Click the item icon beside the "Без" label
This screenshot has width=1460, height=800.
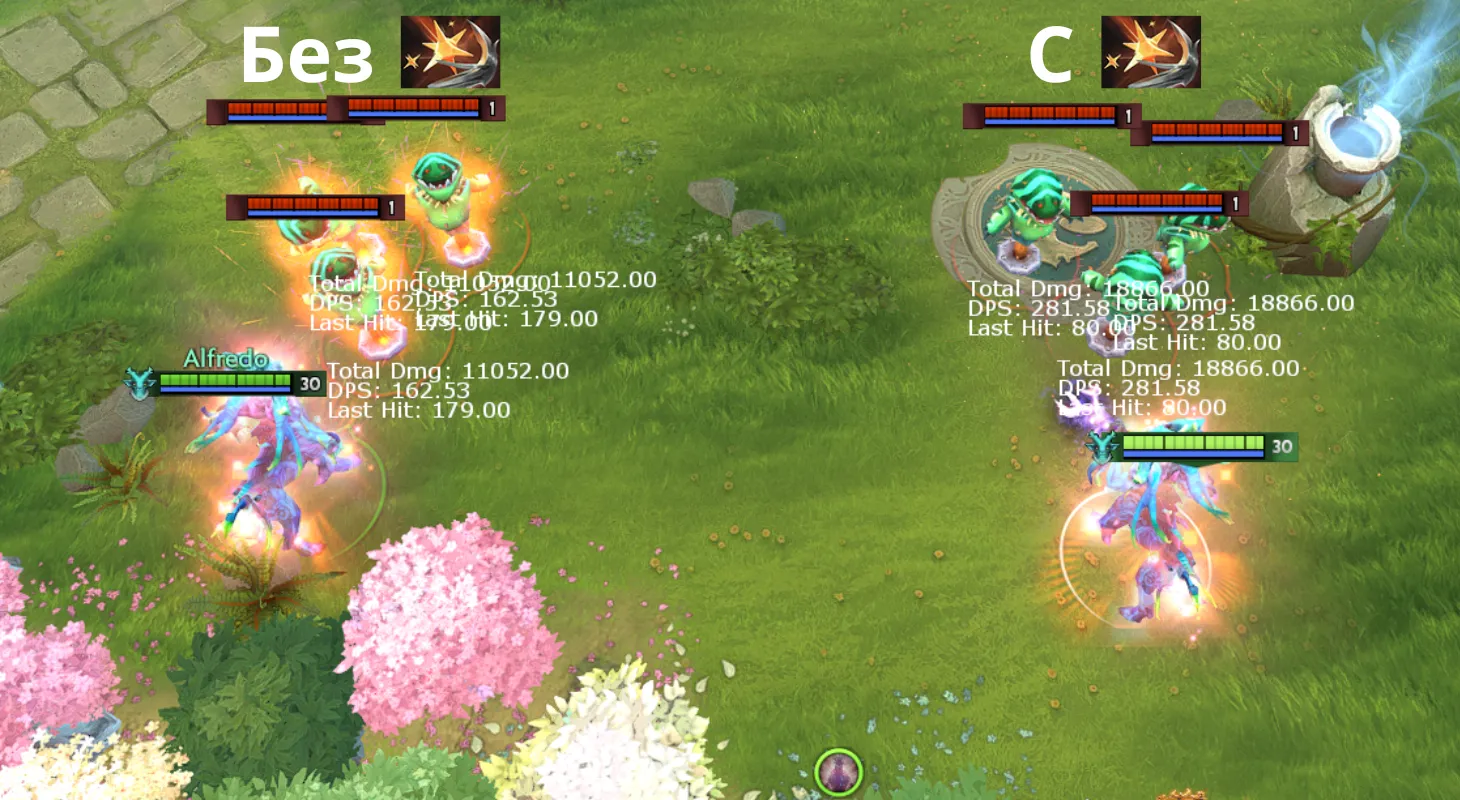coord(450,52)
